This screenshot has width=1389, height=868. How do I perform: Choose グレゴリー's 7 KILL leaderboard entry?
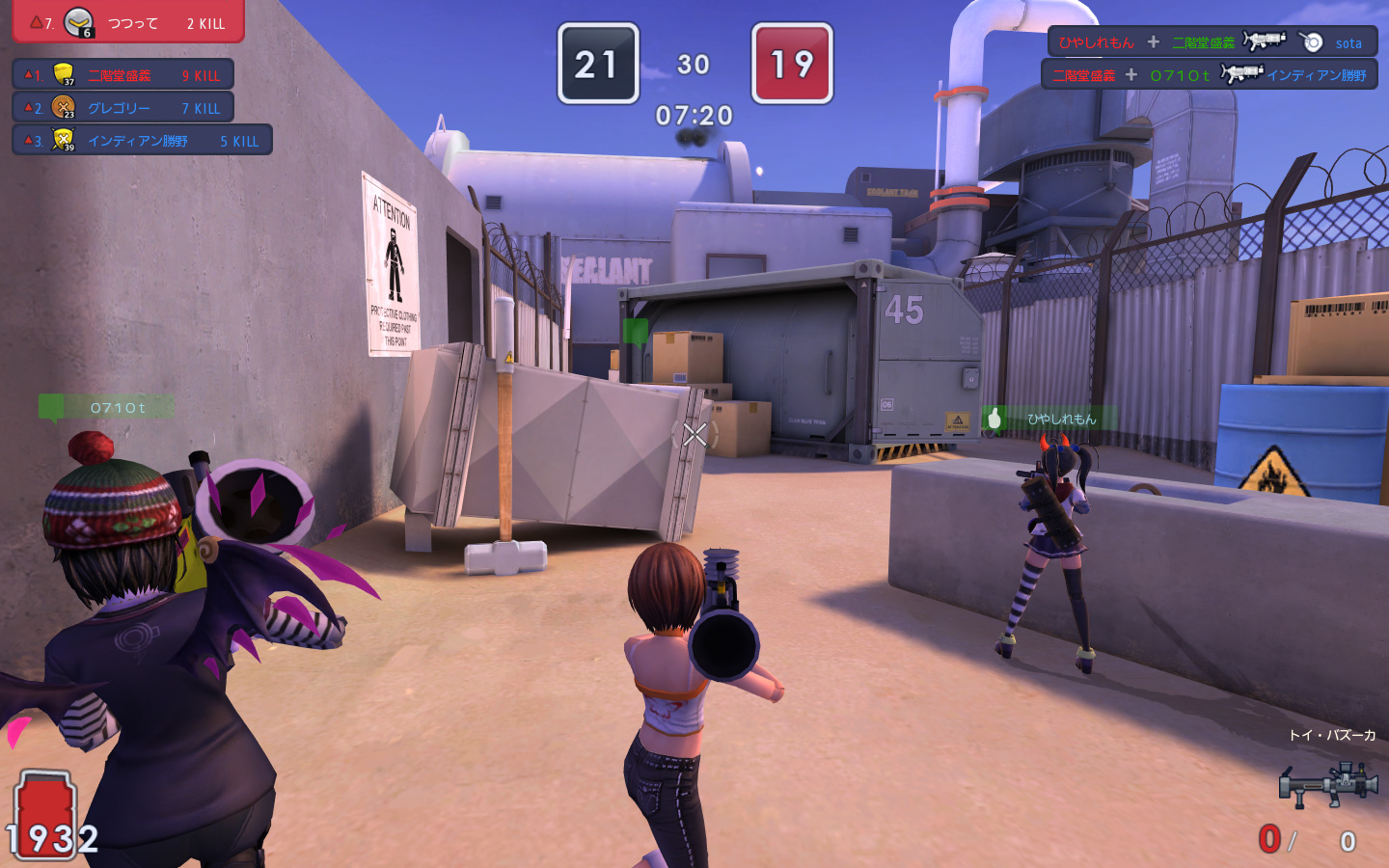click(123, 108)
